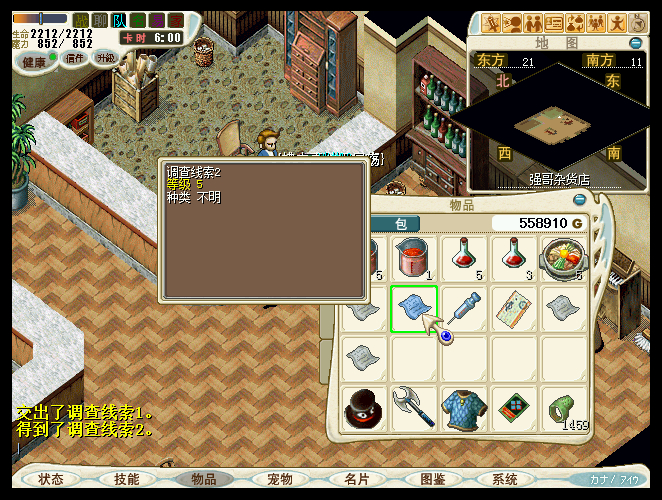Select the battle axe equipment slot

click(x=413, y=409)
